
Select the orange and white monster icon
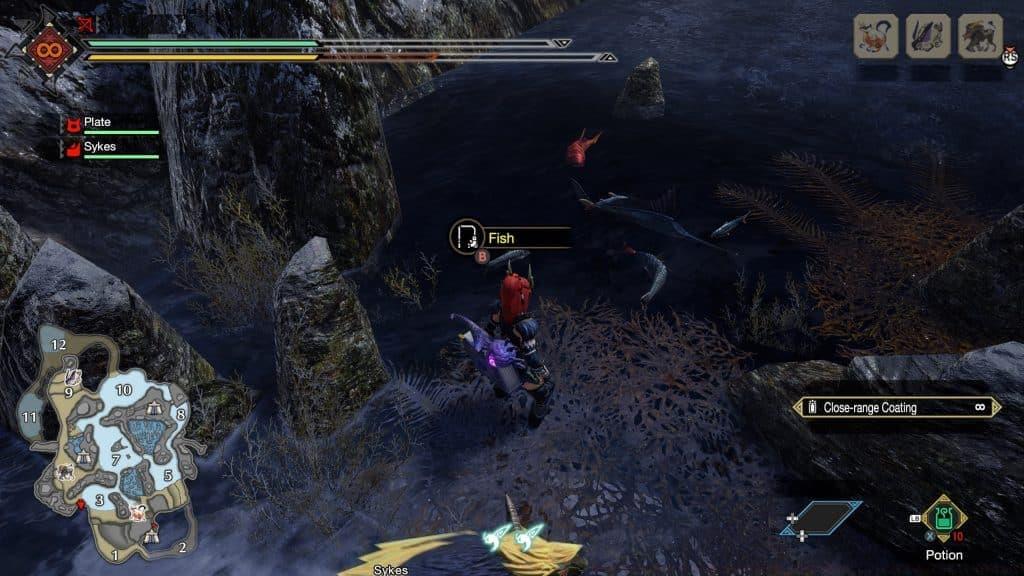coord(875,36)
